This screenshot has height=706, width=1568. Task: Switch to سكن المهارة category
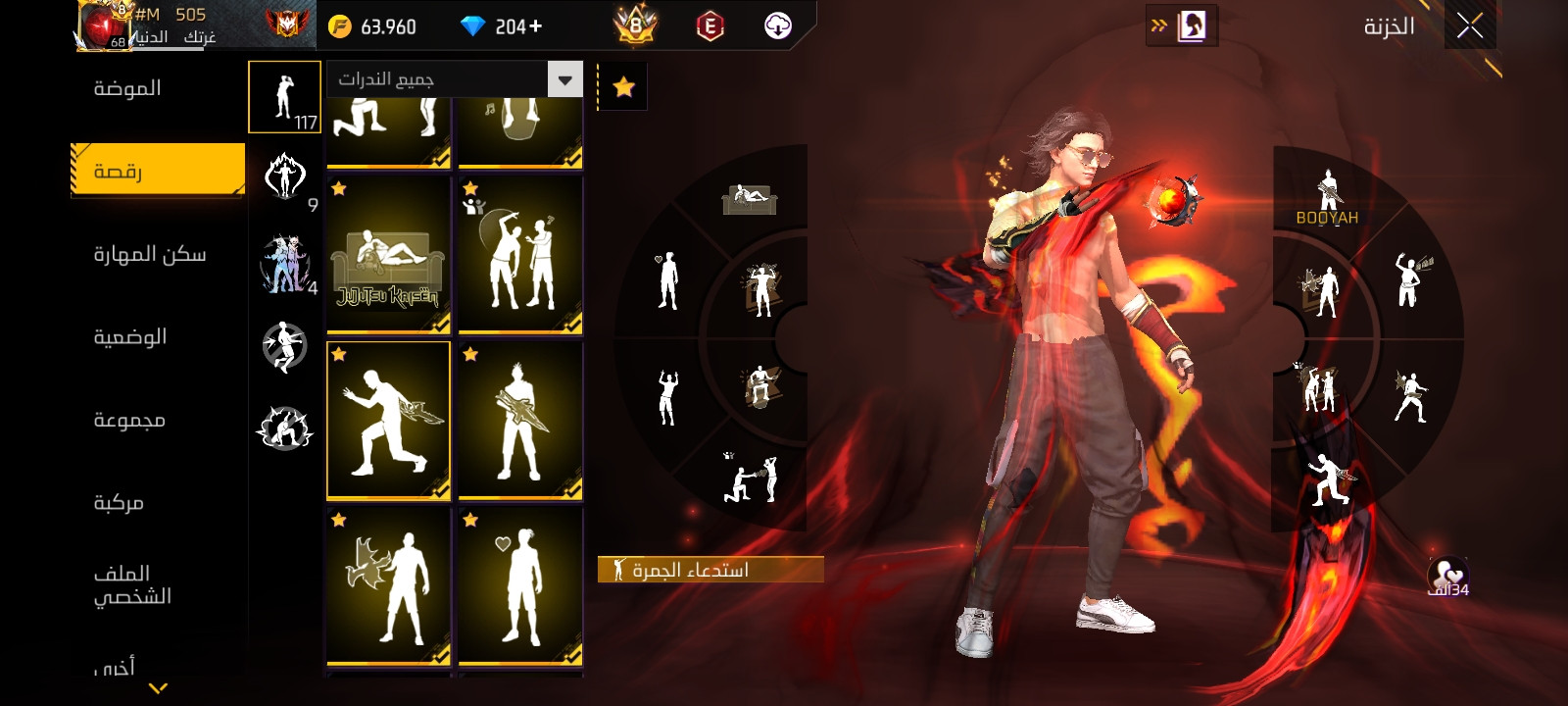click(x=149, y=254)
